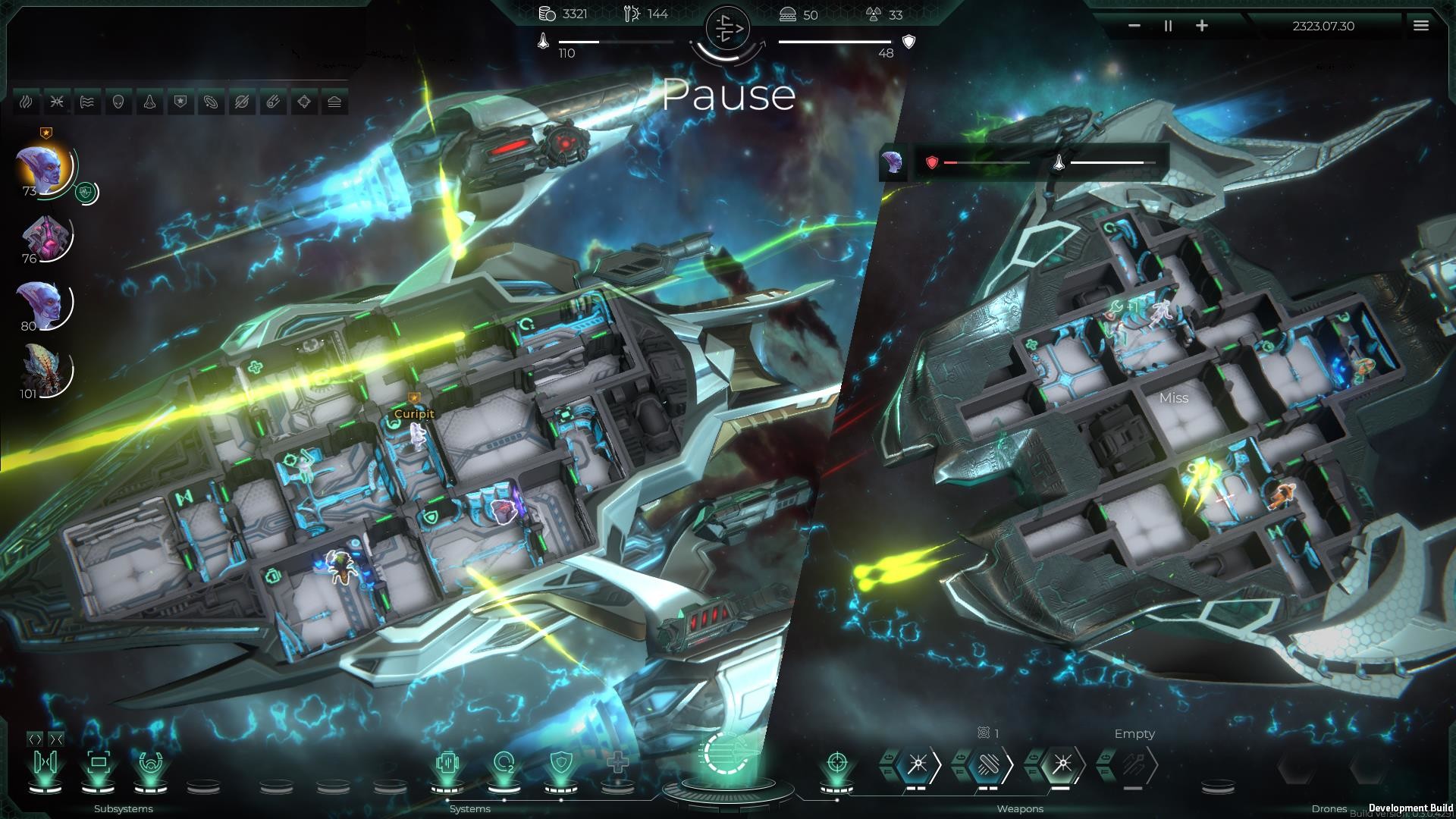Viewport: 1456px width, 819px height.
Task: Click the Weapons section label
Action: tap(1019, 808)
